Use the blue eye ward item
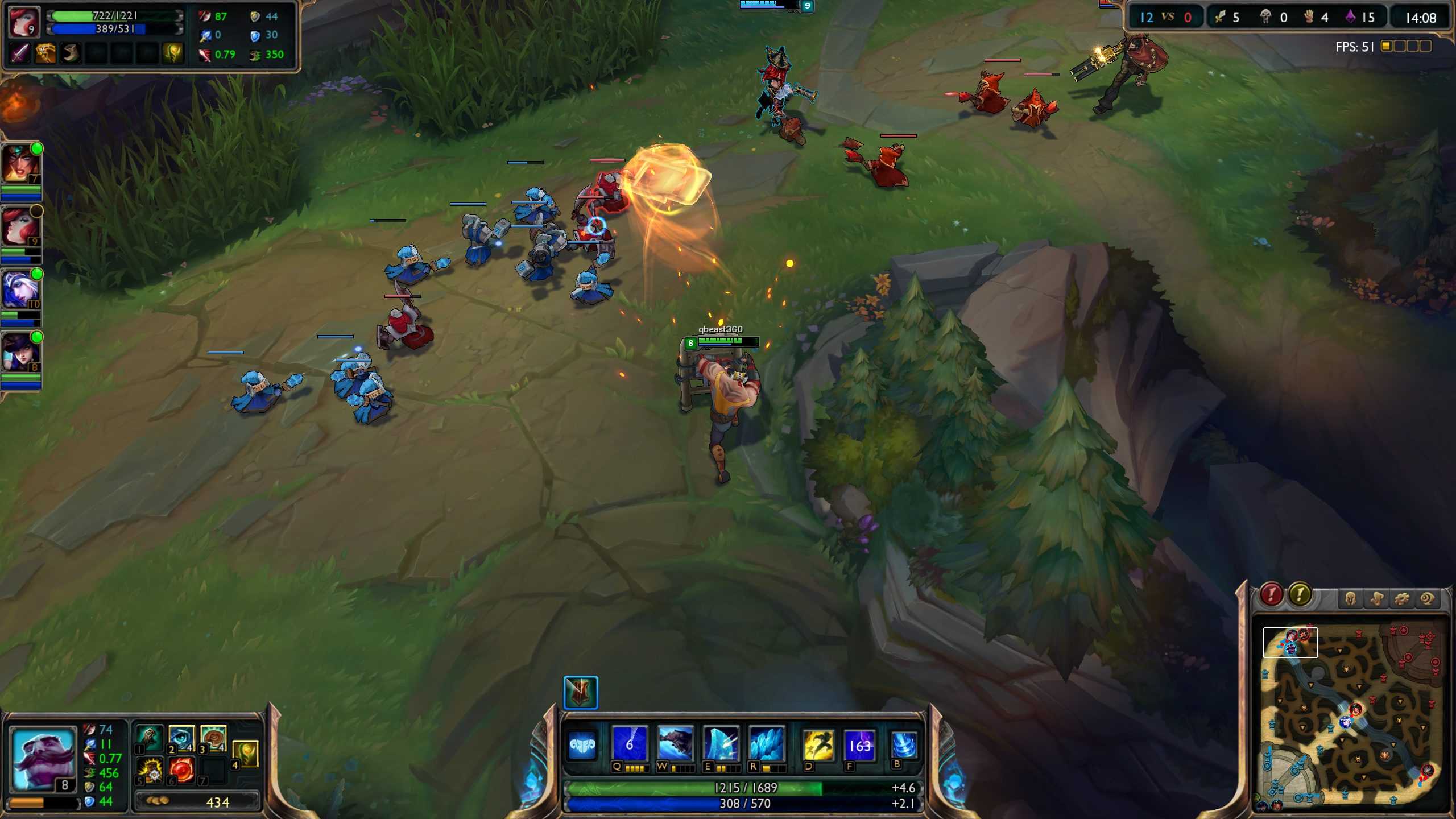The height and width of the screenshot is (819, 1456). coord(182,738)
